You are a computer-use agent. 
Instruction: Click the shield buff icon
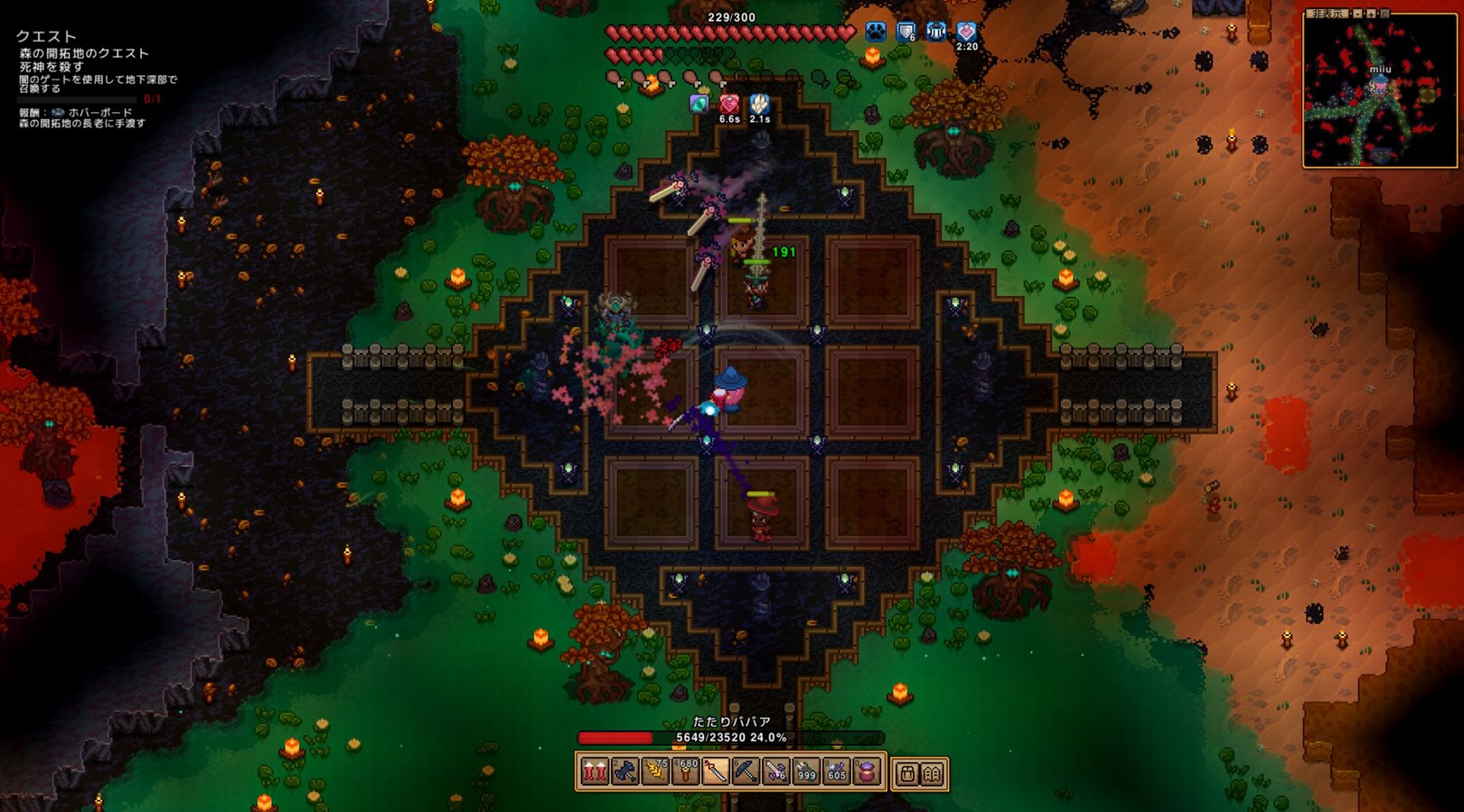click(906, 33)
